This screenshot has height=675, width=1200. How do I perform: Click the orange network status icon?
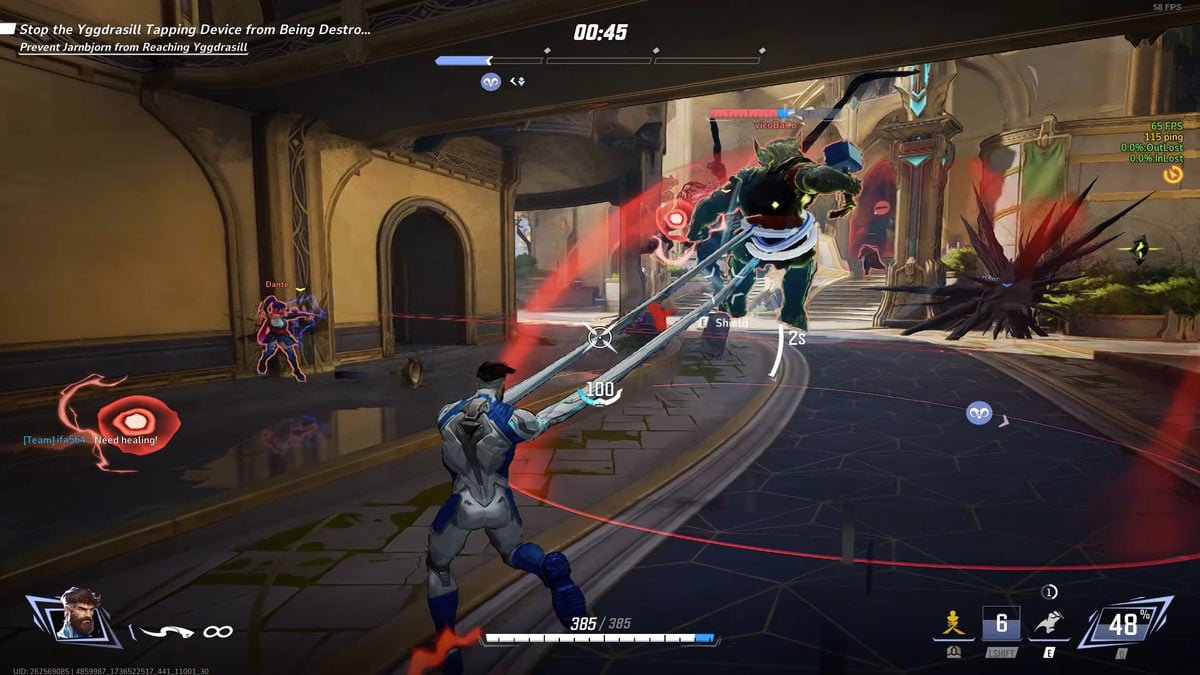(x=1172, y=174)
